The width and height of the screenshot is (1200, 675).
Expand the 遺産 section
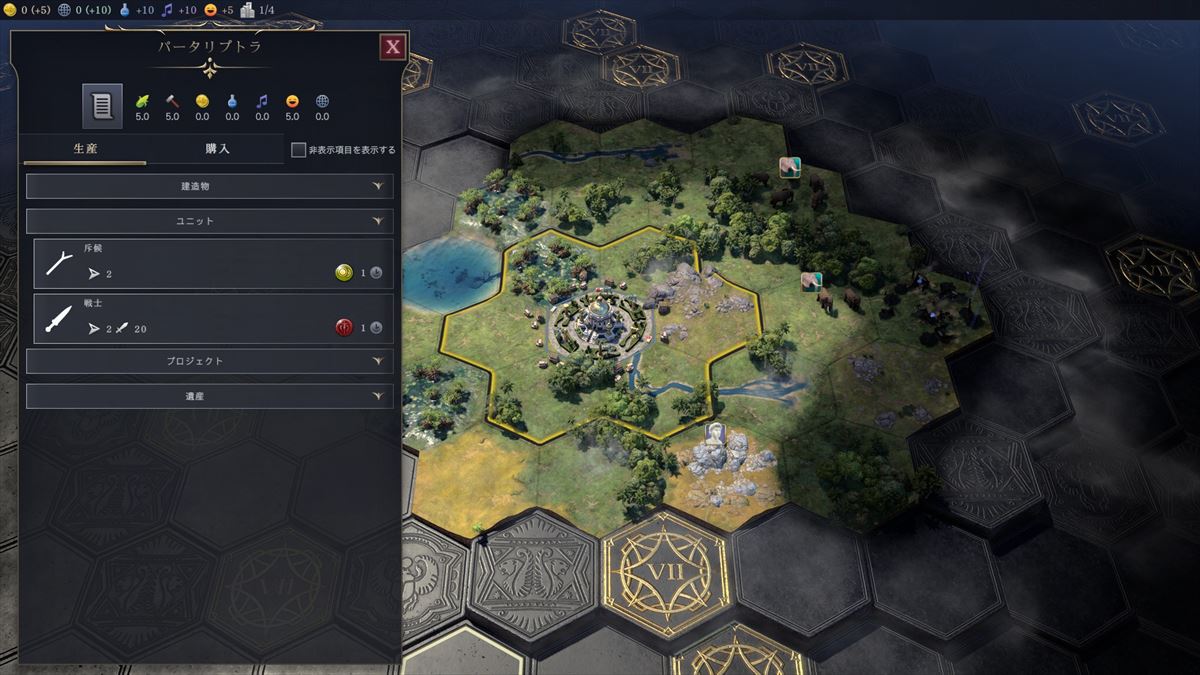[209, 396]
